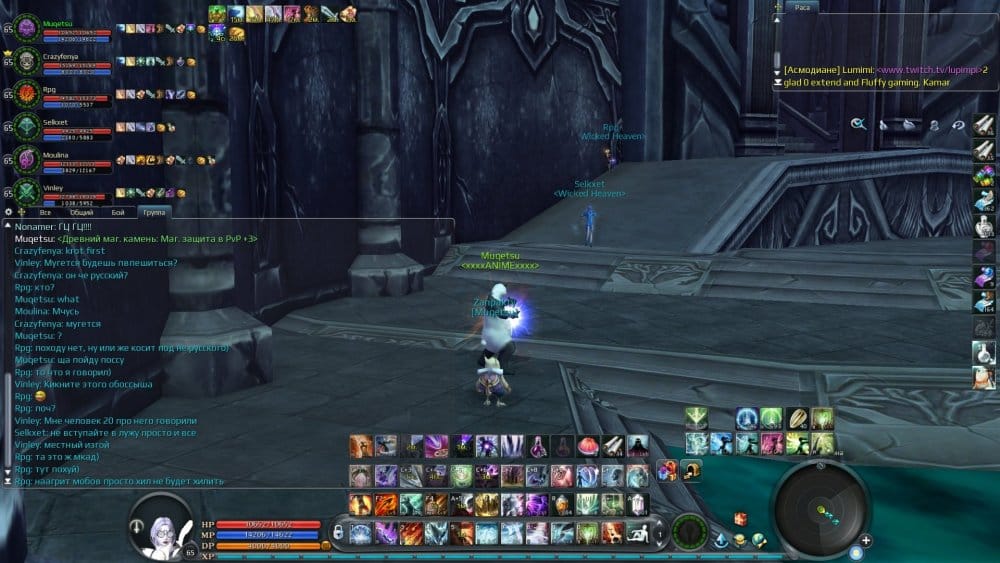Click the minimap radar

coord(822,511)
